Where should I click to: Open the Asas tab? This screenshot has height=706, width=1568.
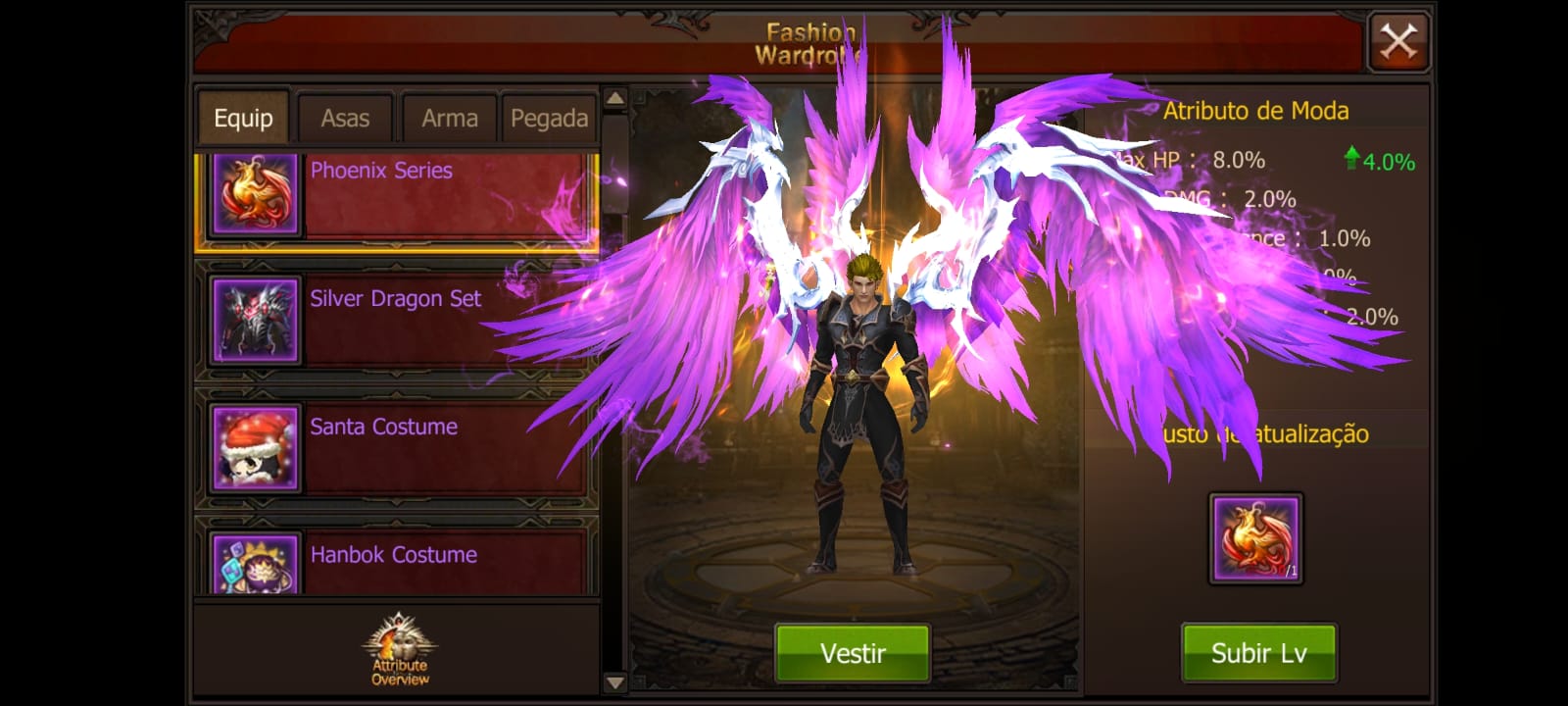point(345,119)
